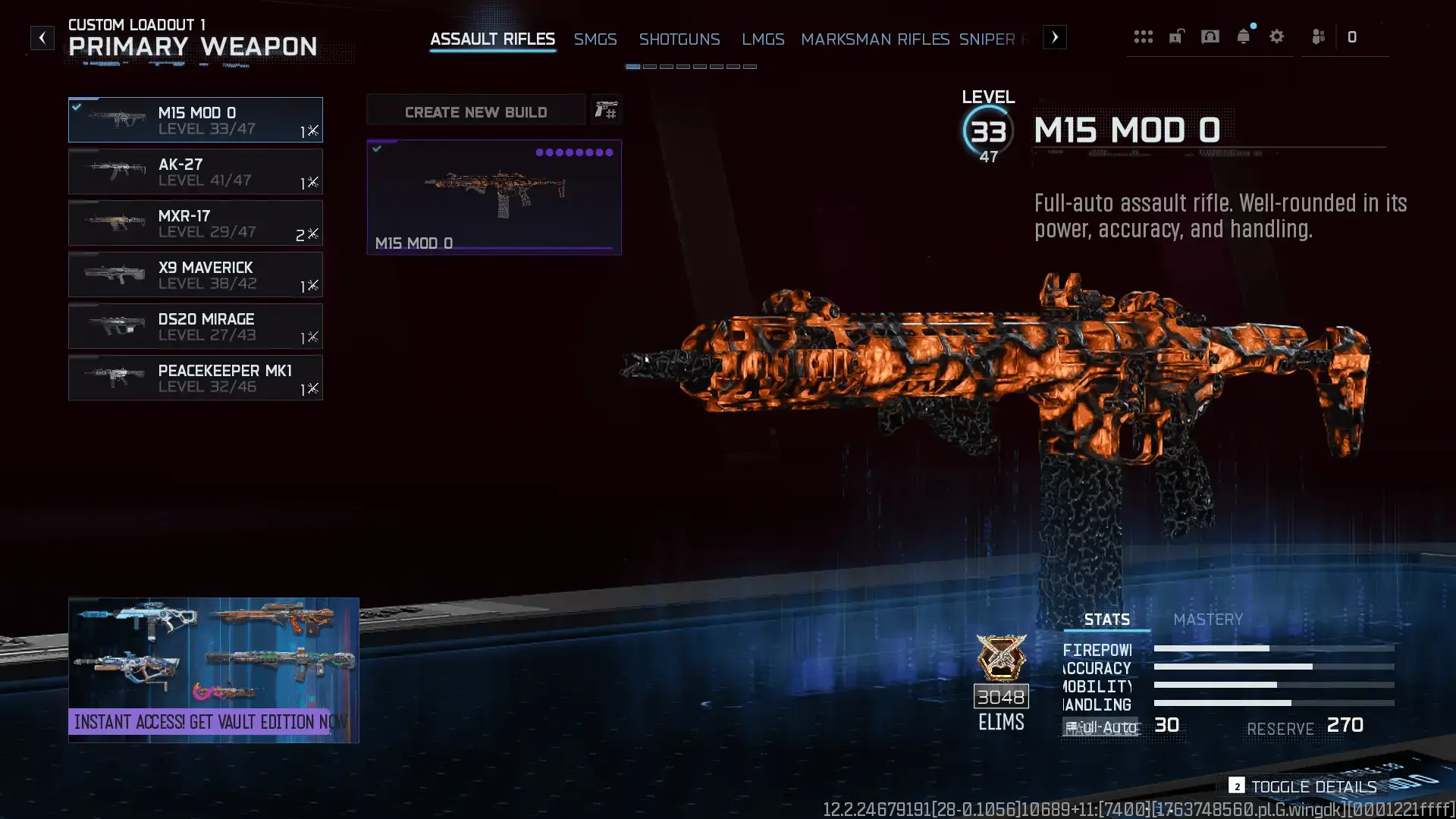Select the AK-27 from the weapon list
Image resolution: width=1456 pixels, height=819 pixels.
[196, 172]
